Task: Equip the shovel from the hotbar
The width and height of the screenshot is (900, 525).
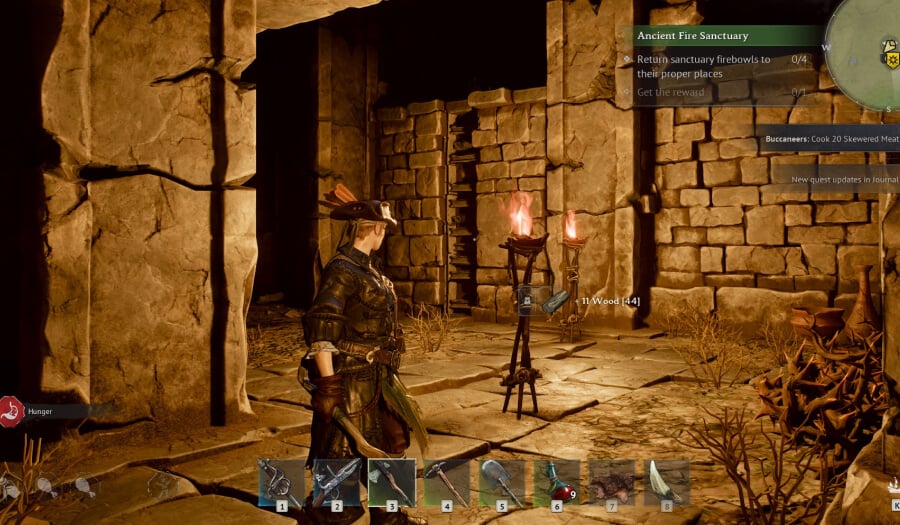Action: [502, 482]
